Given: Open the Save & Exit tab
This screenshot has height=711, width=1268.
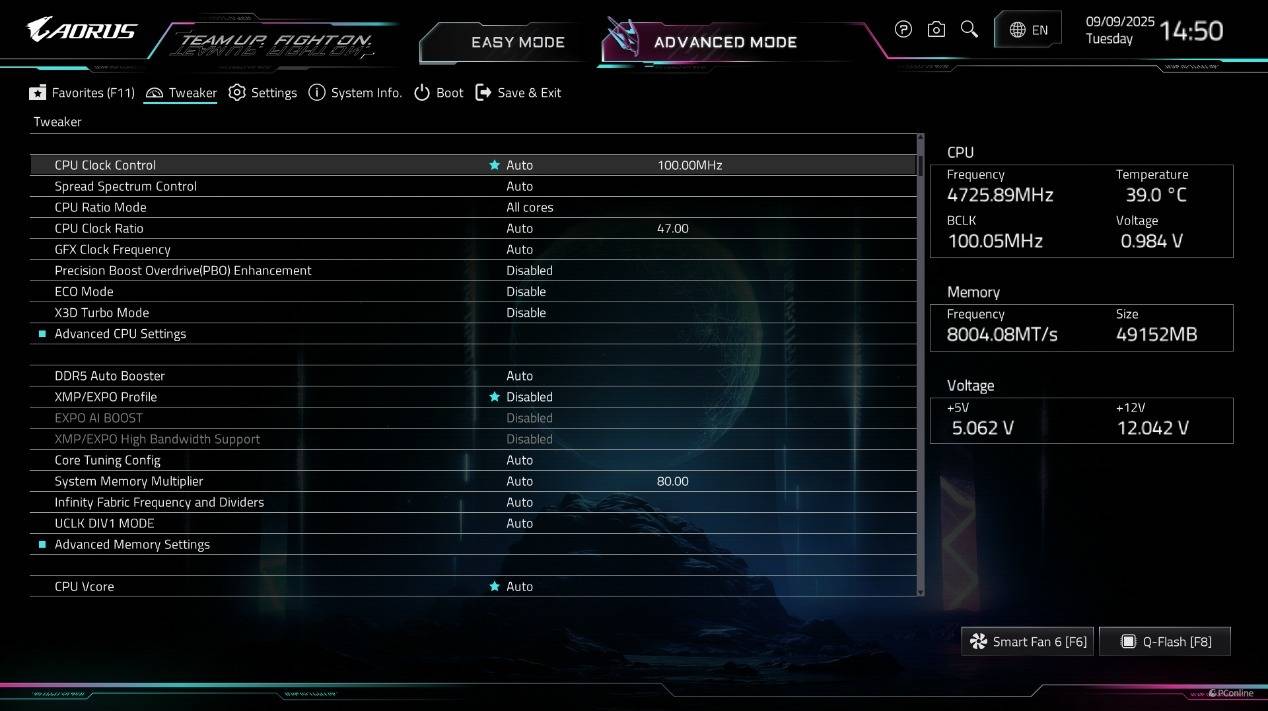Looking at the screenshot, I should [518, 93].
